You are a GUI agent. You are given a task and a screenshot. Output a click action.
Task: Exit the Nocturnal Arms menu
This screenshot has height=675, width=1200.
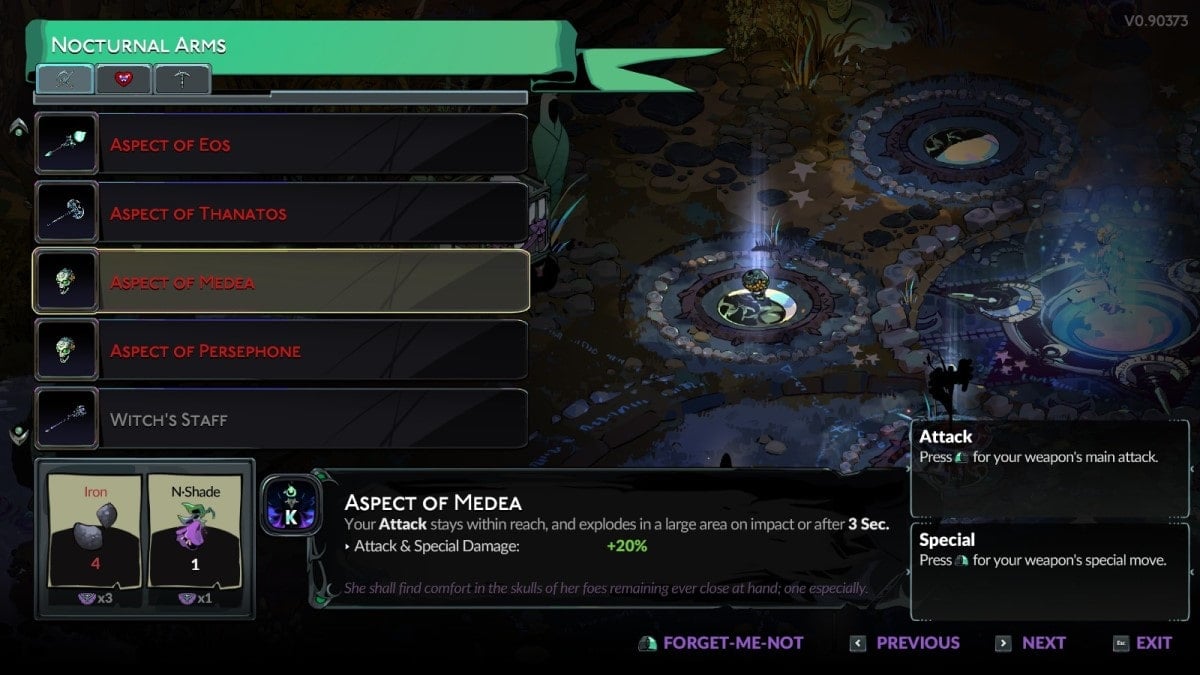click(1142, 643)
